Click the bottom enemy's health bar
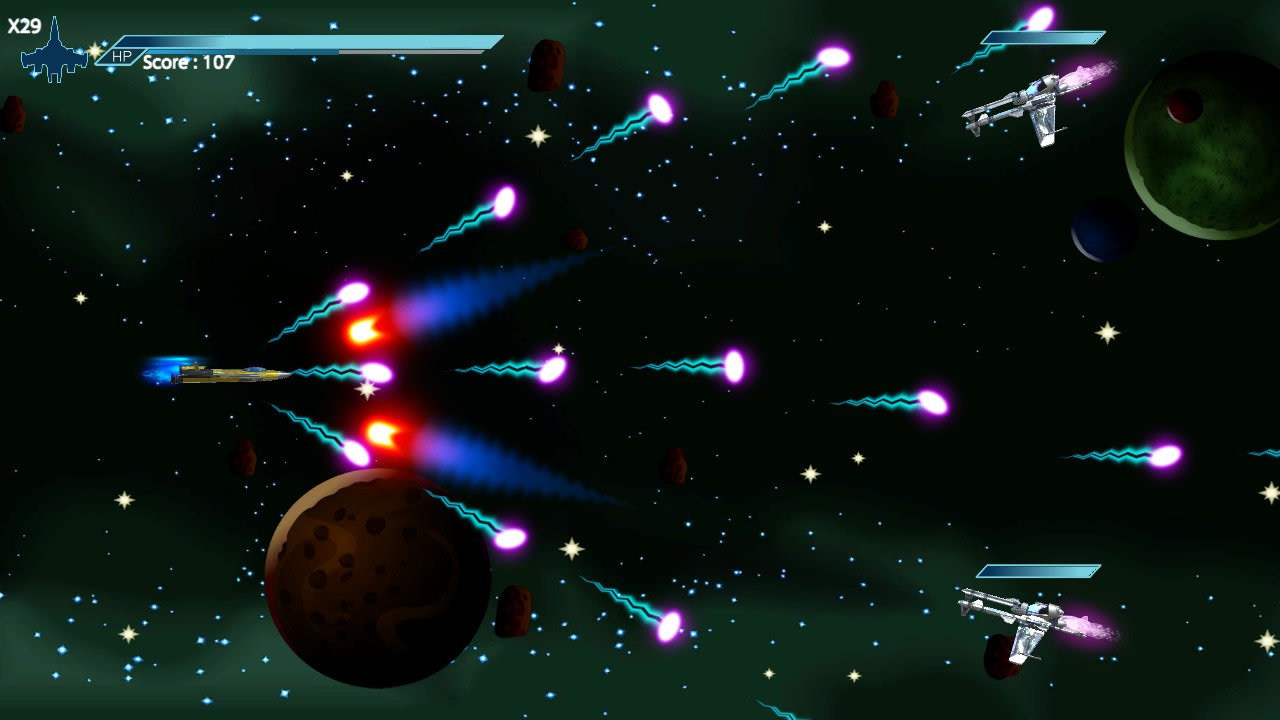 click(x=1040, y=570)
